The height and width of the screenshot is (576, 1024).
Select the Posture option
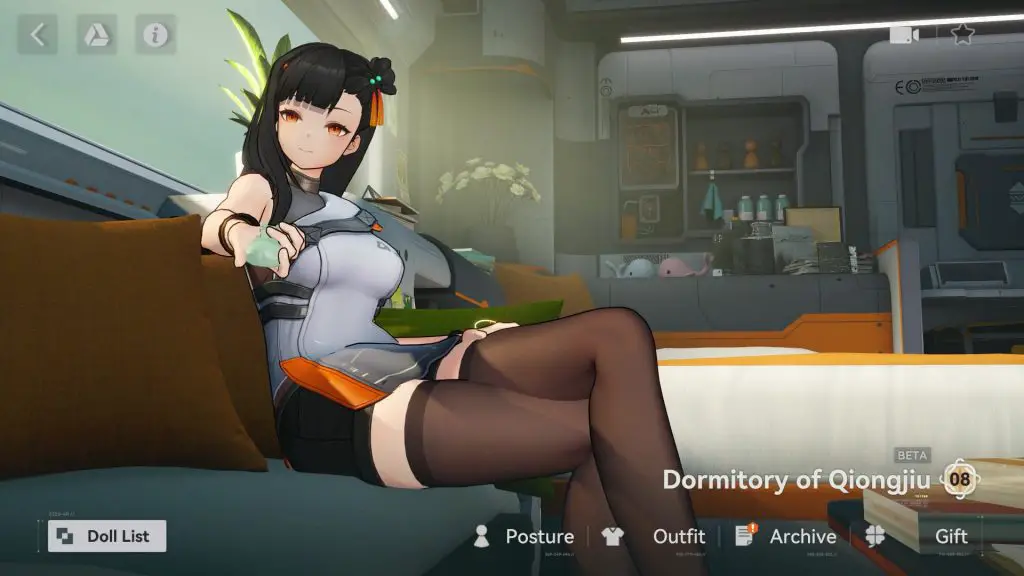point(524,537)
